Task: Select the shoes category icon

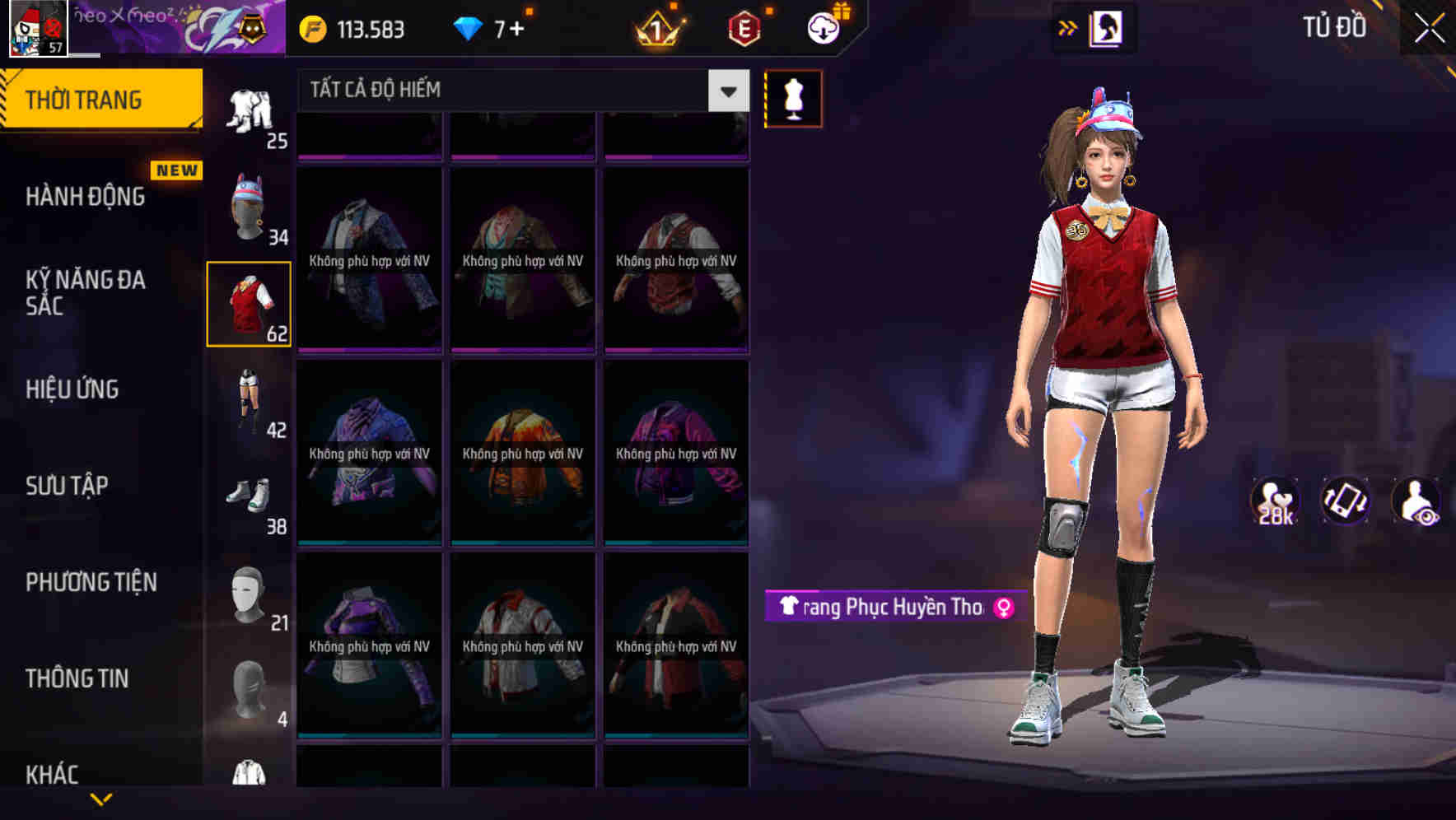Action: click(x=247, y=494)
